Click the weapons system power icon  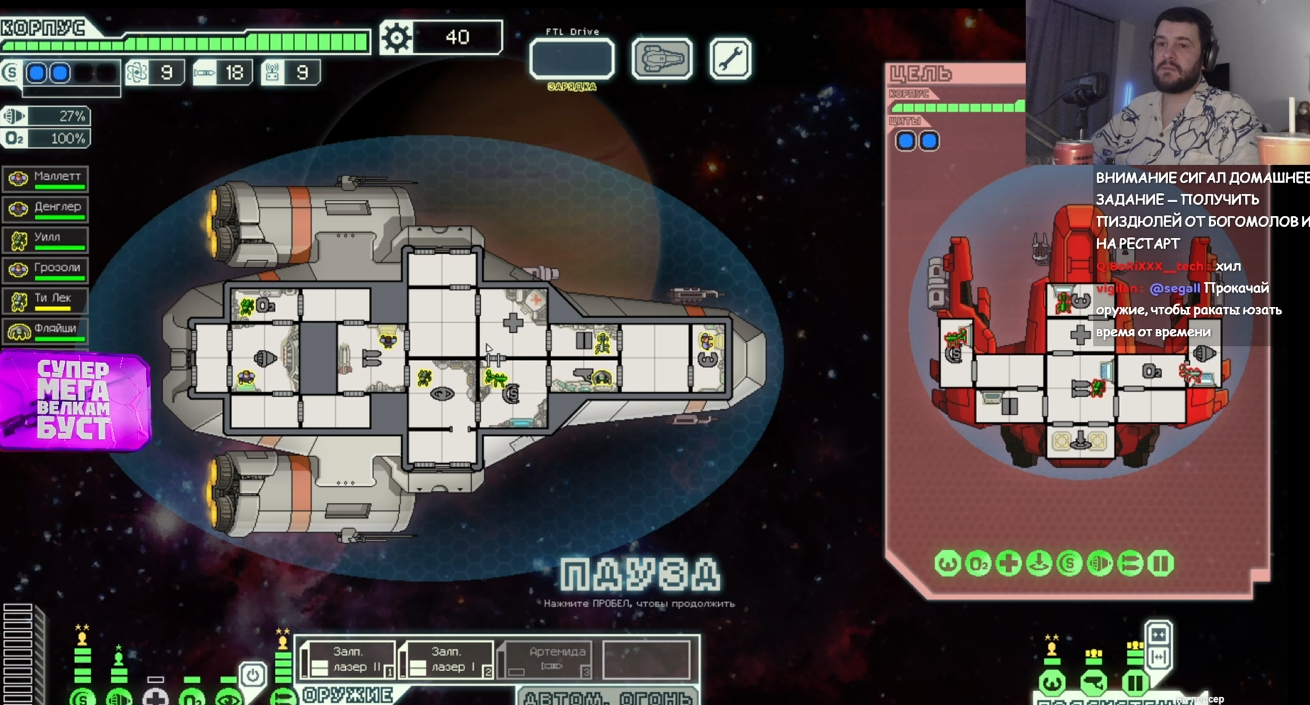[x=283, y=696]
